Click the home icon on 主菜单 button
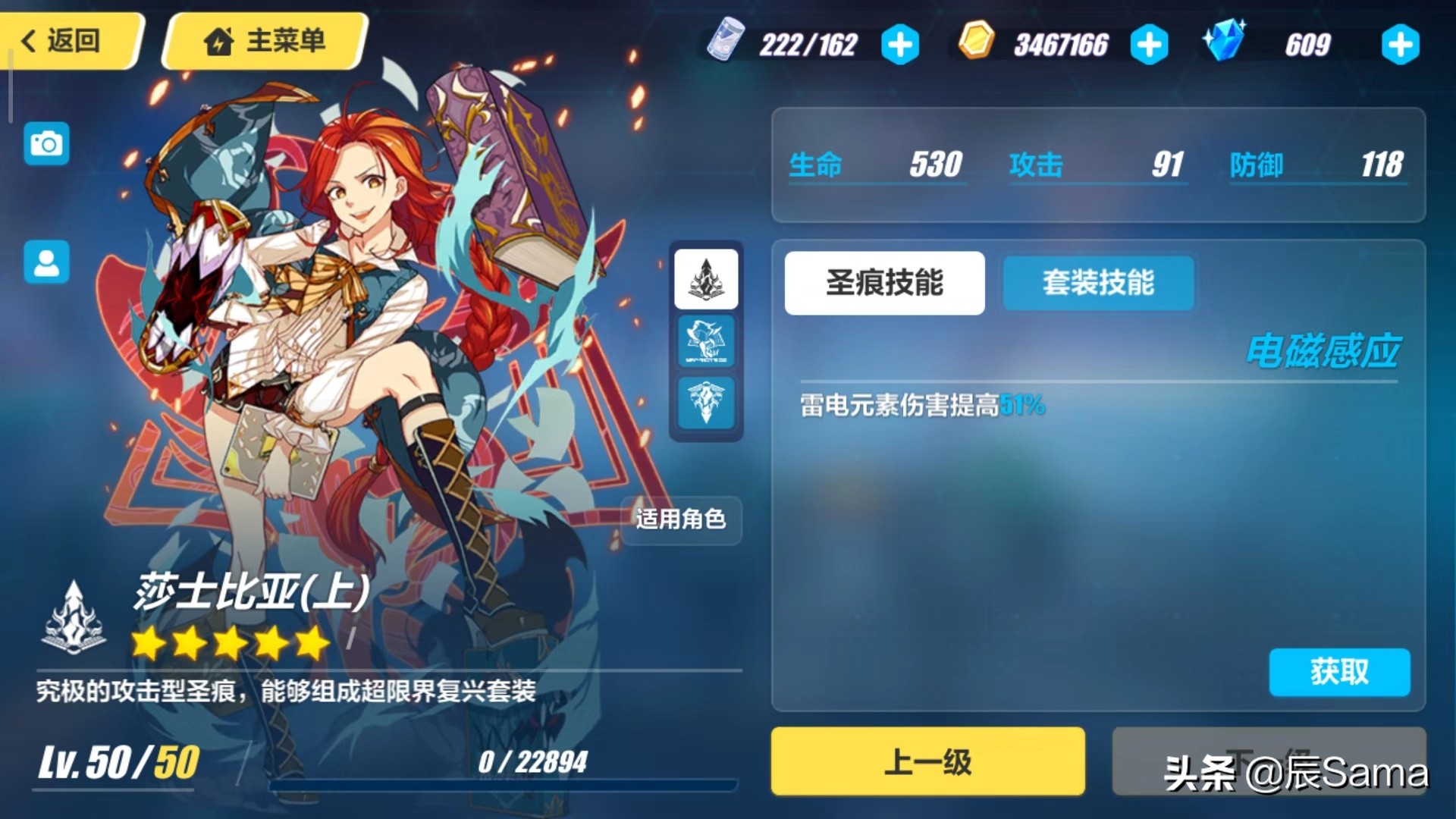 click(x=220, y=42)
